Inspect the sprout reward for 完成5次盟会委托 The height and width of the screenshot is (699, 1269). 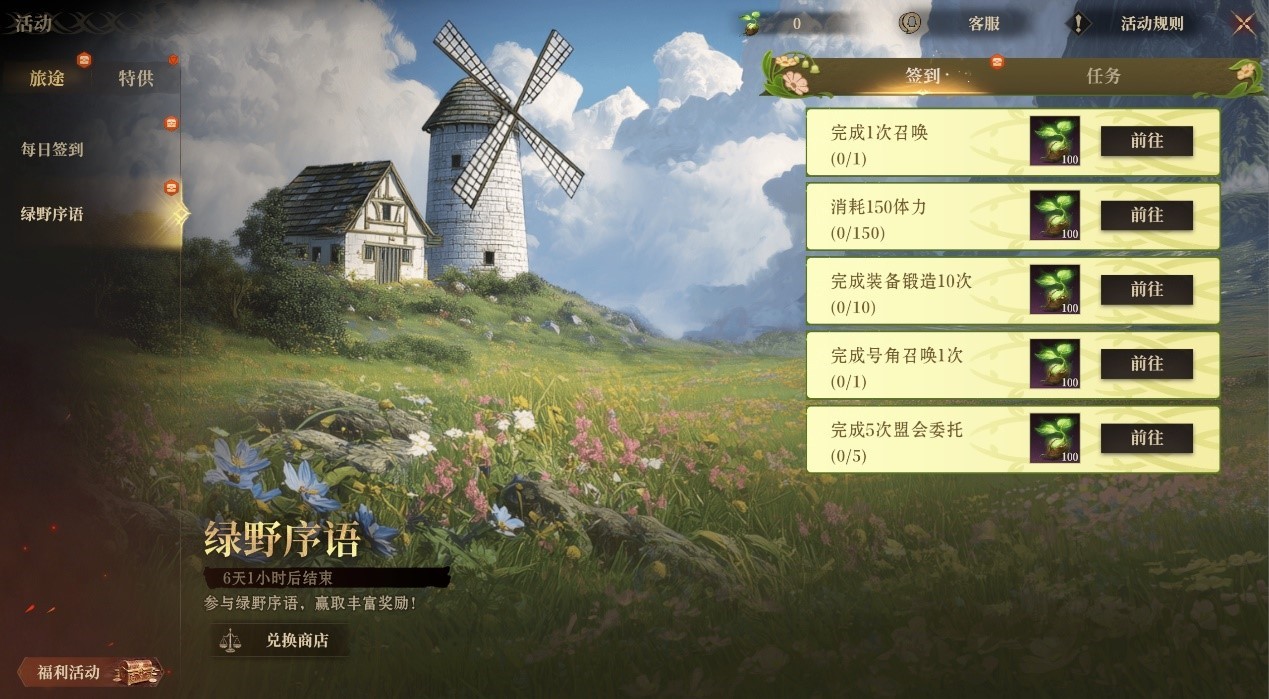(x=1055, y=438)
